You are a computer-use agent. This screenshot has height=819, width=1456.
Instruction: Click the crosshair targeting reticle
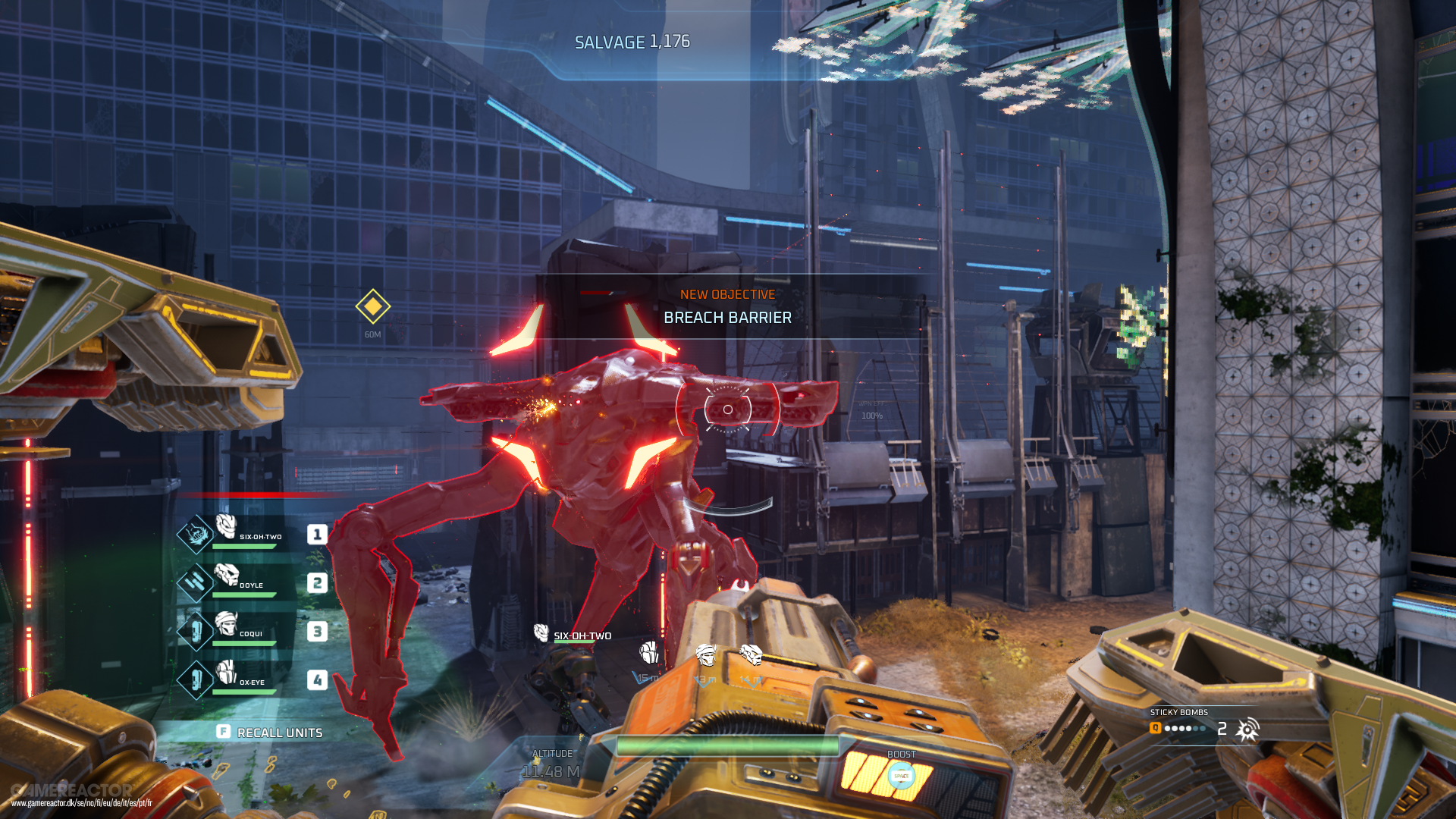click(729, 409)
